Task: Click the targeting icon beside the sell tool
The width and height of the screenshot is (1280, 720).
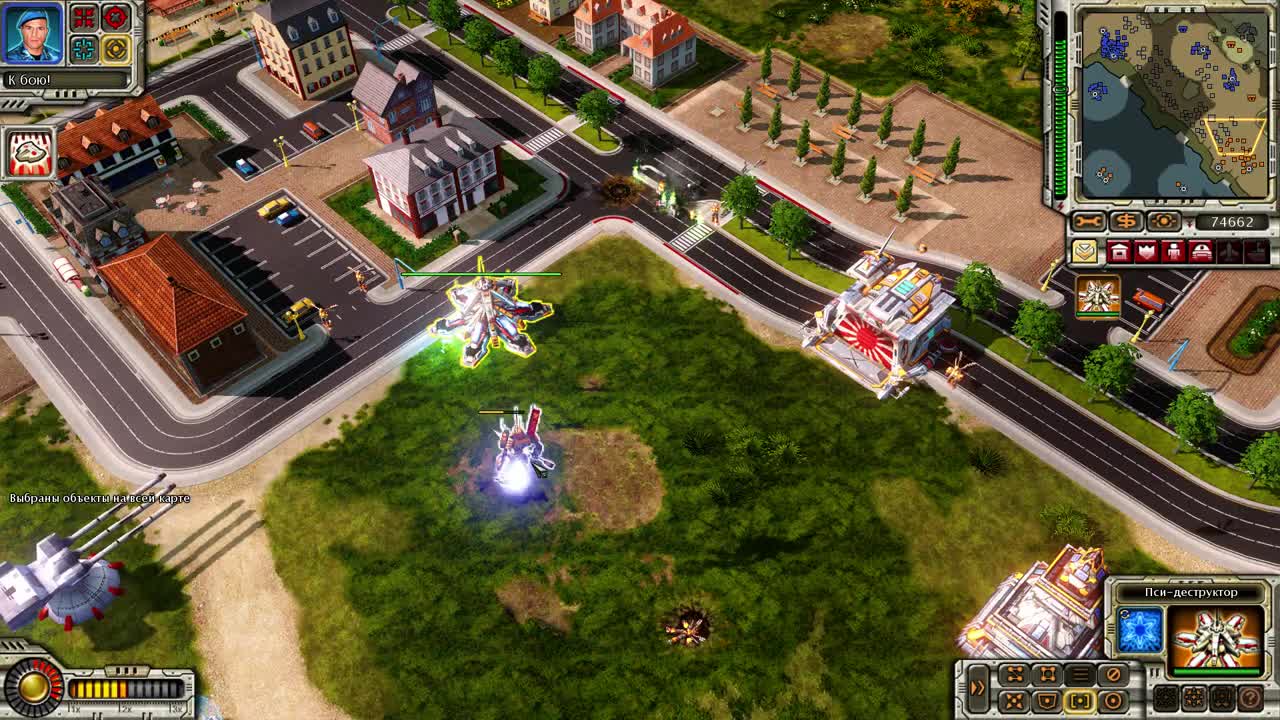Action: (x=1164, y=221)
